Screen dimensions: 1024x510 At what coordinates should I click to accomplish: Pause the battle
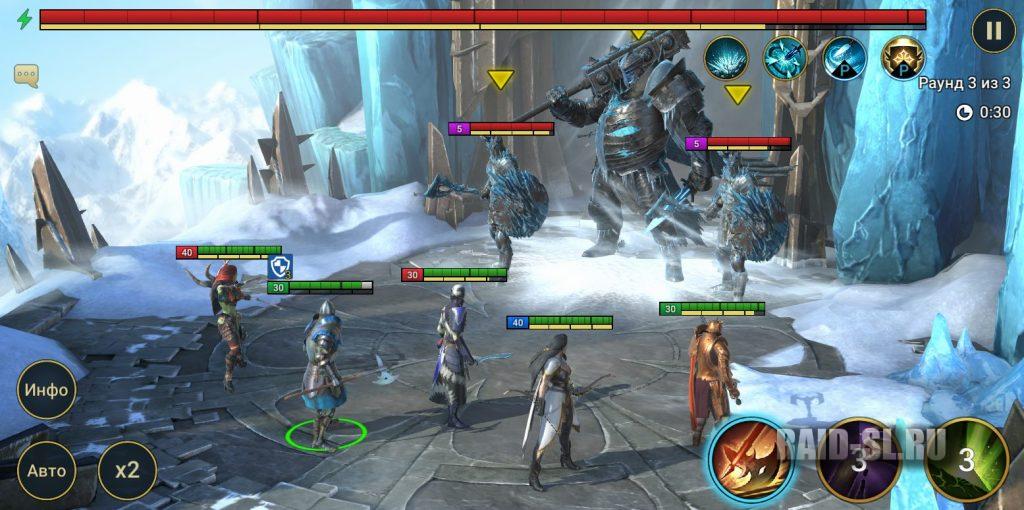[x=993, y=30]
